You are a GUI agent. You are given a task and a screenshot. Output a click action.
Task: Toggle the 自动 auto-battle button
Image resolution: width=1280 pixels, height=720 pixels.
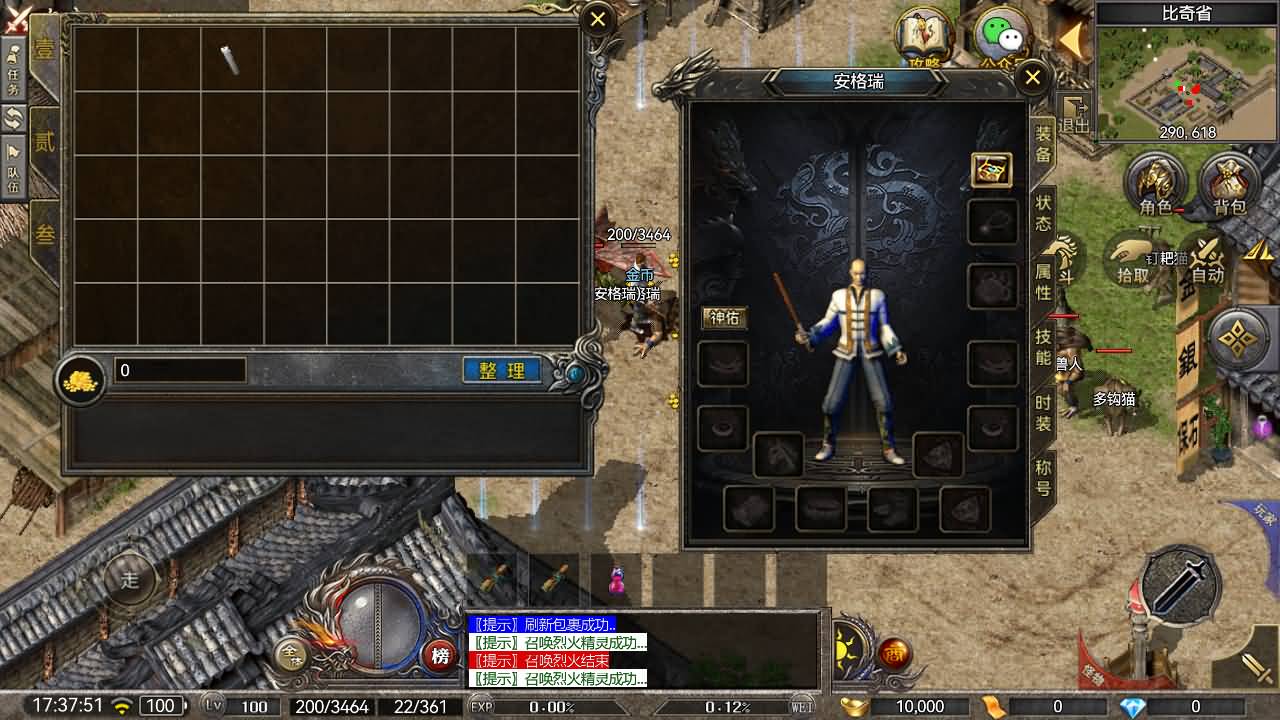tap(1207, 260)
